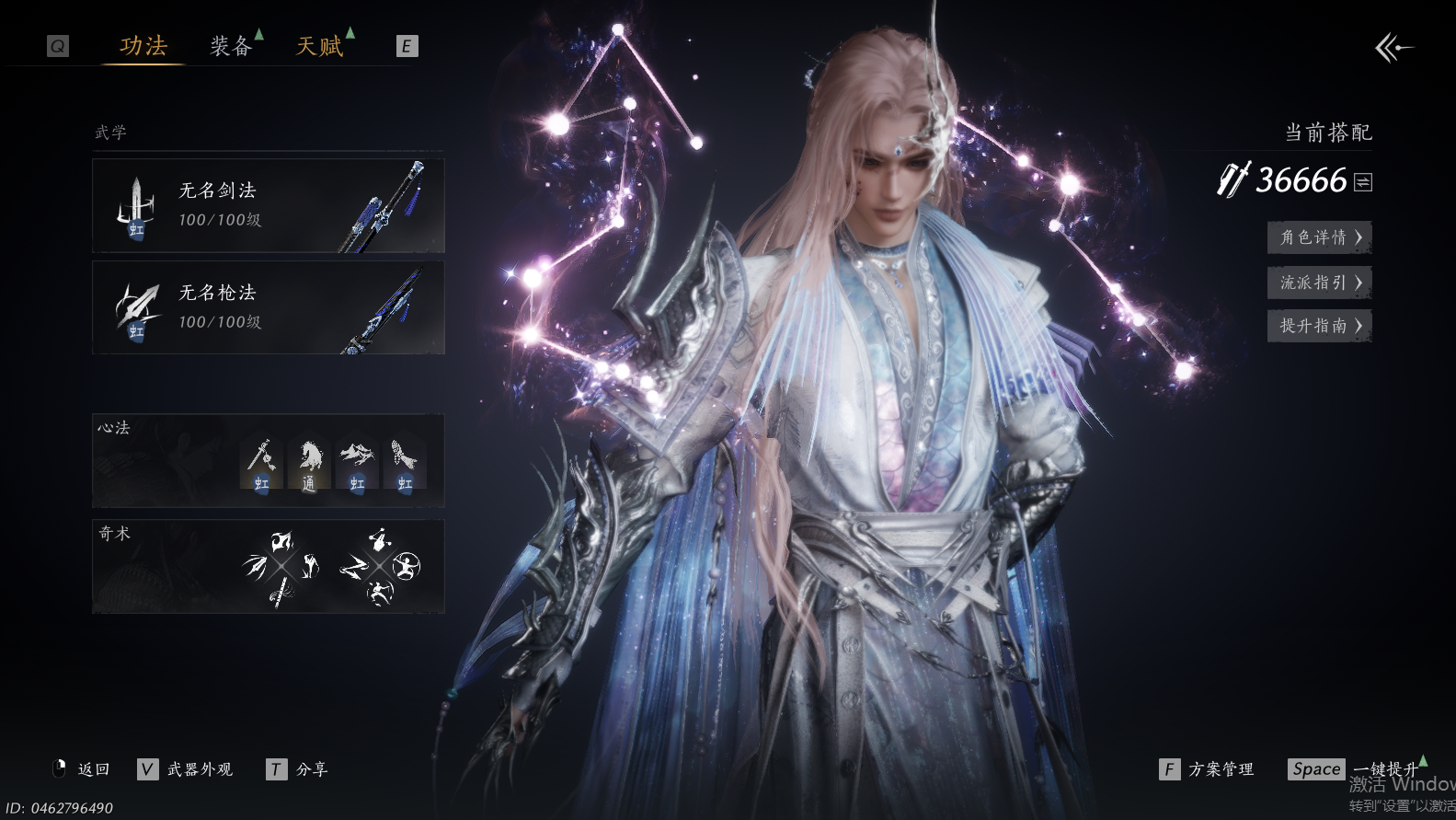Open the 流派指引 school guide
The width and height of the screenshot is (1456, 820).
click(1319, 283)
